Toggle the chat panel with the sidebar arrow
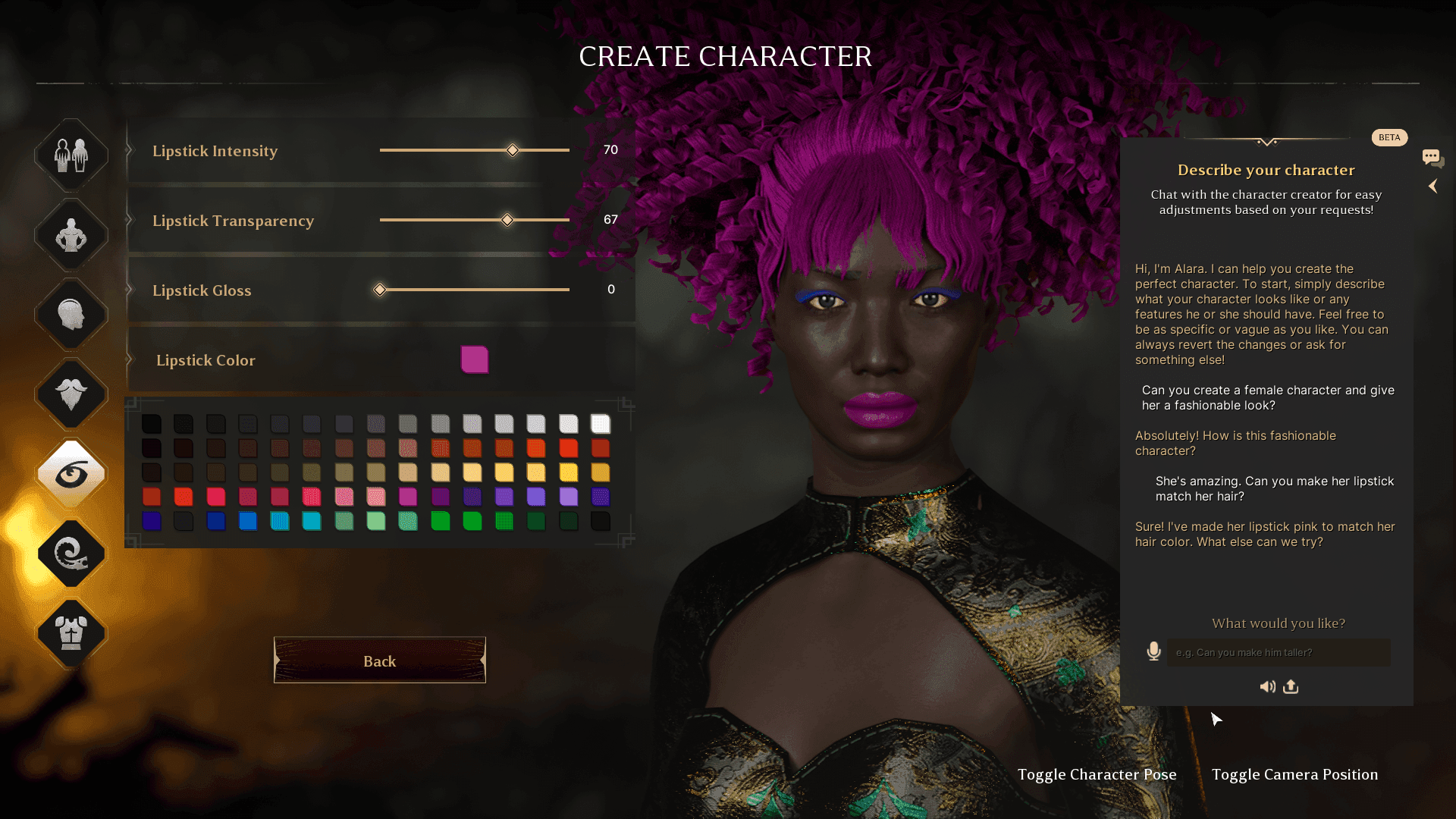Screen dimensions: 1456x819 [1434, 187]
